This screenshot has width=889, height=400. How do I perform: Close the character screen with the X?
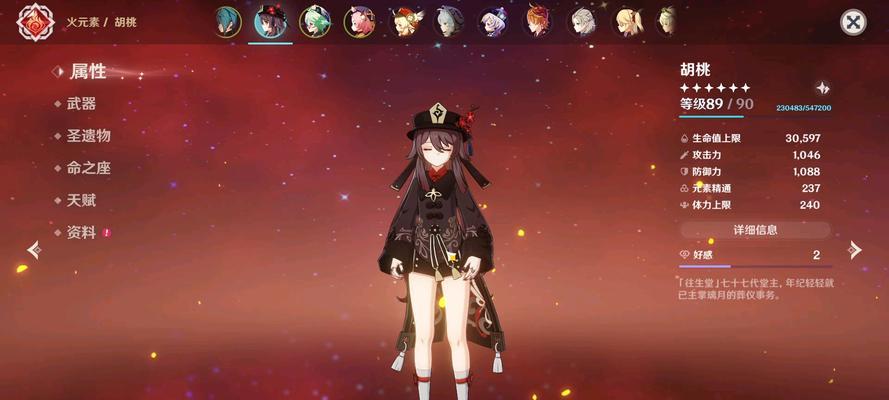tap(852, 22)
